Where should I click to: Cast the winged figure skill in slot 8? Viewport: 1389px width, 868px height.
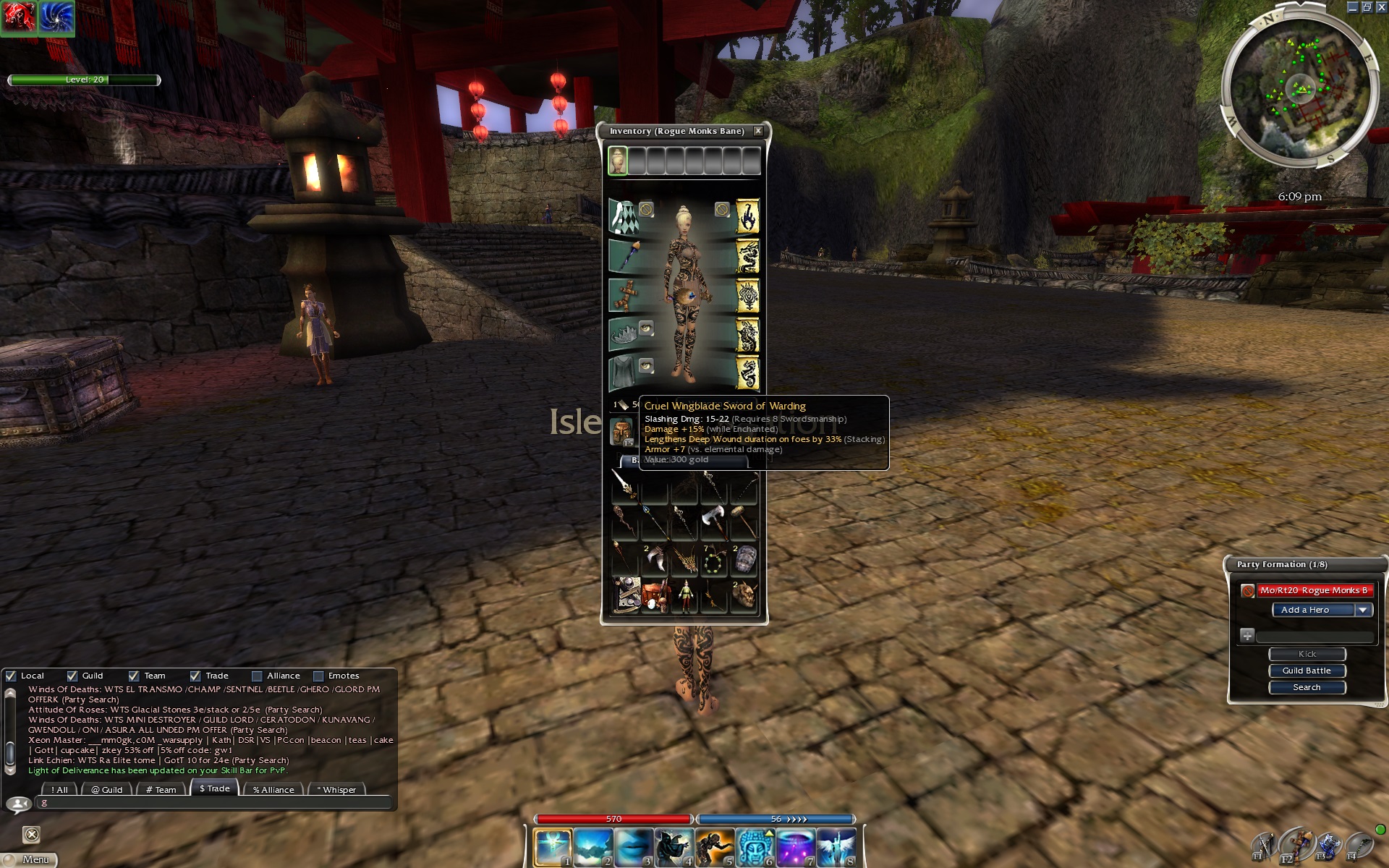point(836,847)
